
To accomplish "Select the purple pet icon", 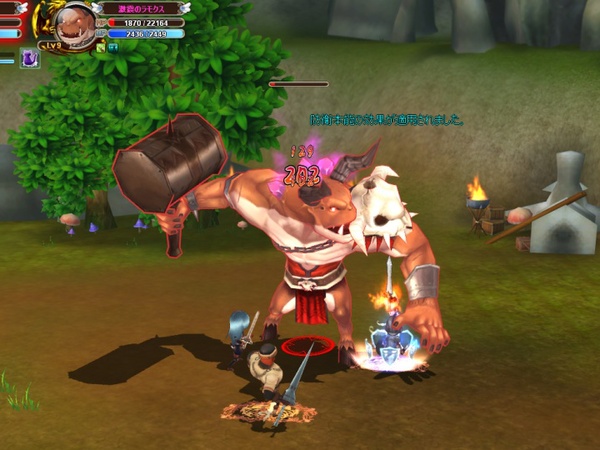I will 30,59.
